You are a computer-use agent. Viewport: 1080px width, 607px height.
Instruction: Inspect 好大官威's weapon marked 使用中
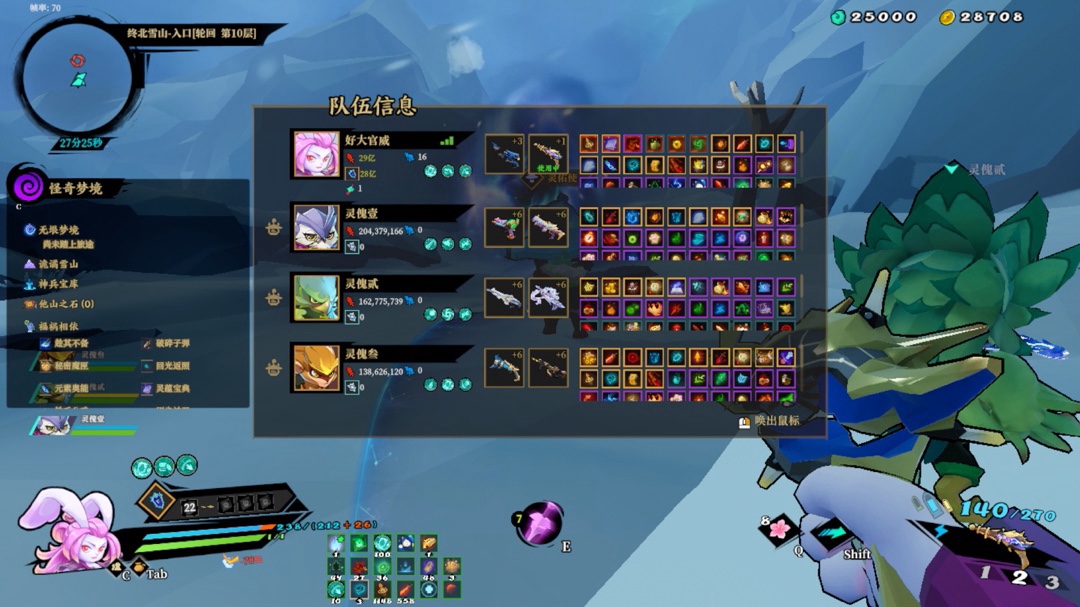point(548,154)
